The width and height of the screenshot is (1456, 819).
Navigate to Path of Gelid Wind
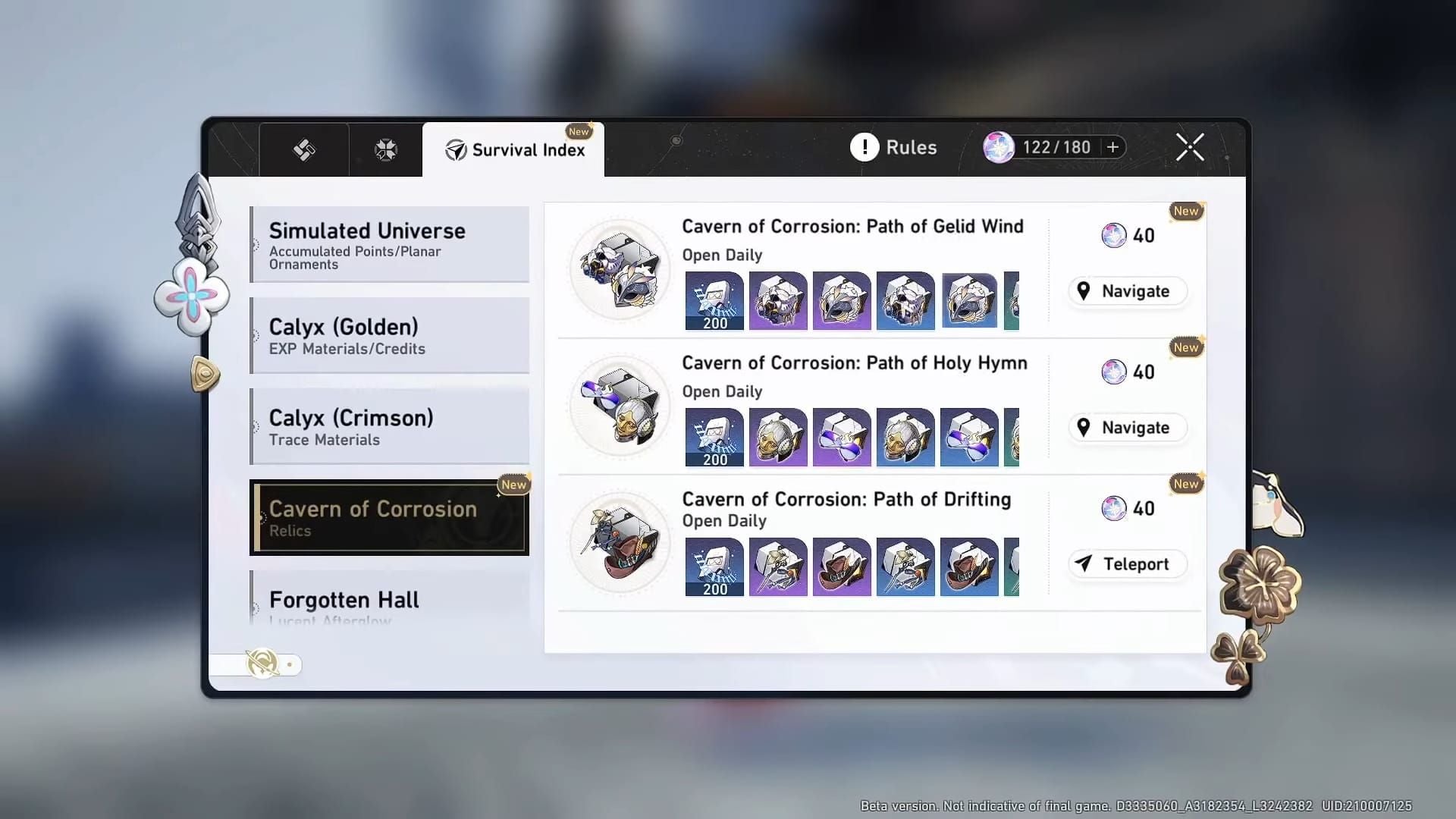(1127, 291)
